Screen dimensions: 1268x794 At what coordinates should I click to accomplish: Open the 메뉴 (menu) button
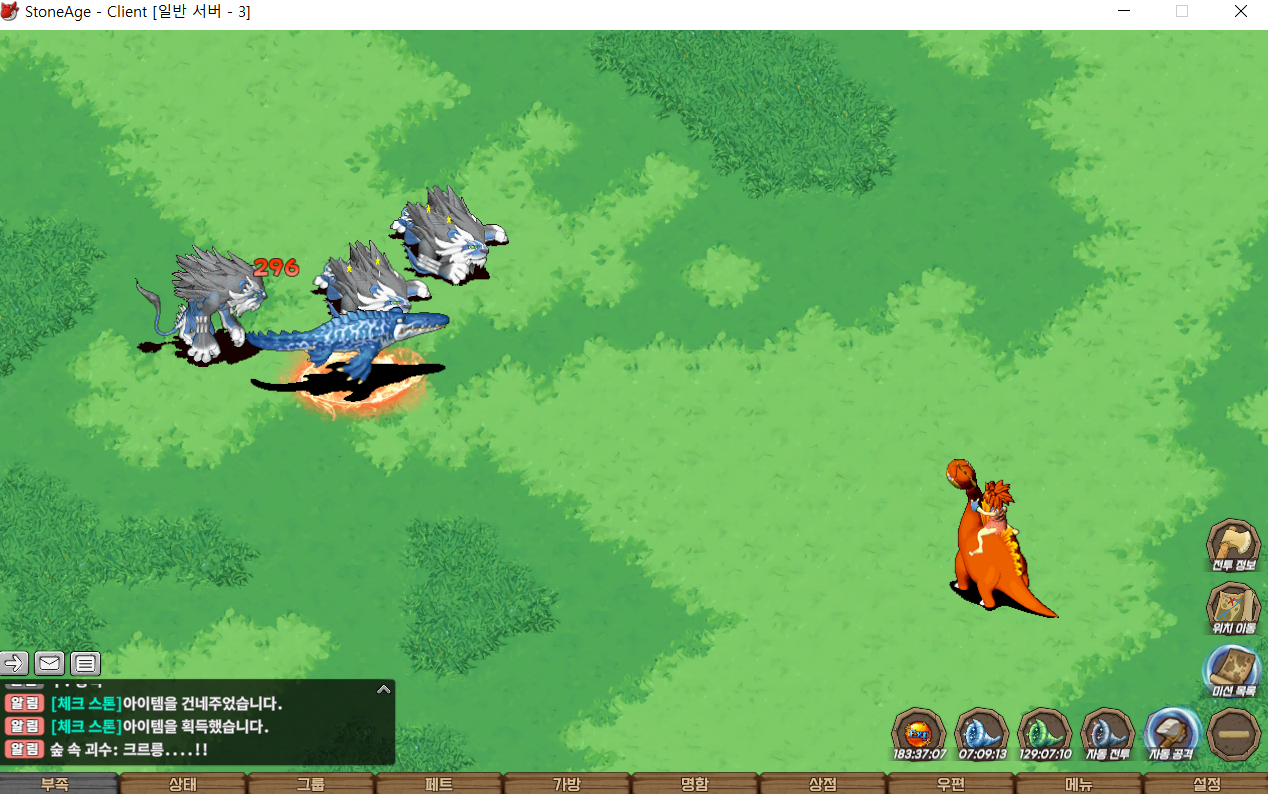click(x=1079, y=784)
